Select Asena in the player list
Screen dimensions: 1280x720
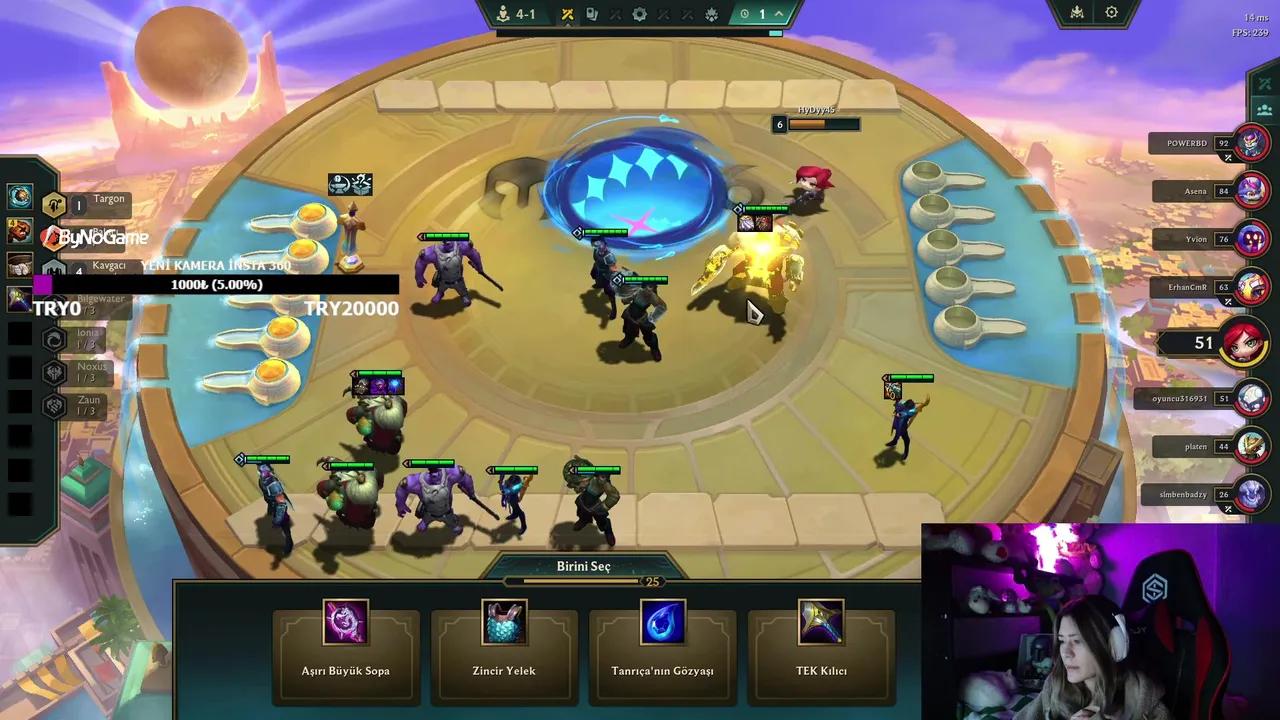pyautogui.click(x=1251, y=190)
